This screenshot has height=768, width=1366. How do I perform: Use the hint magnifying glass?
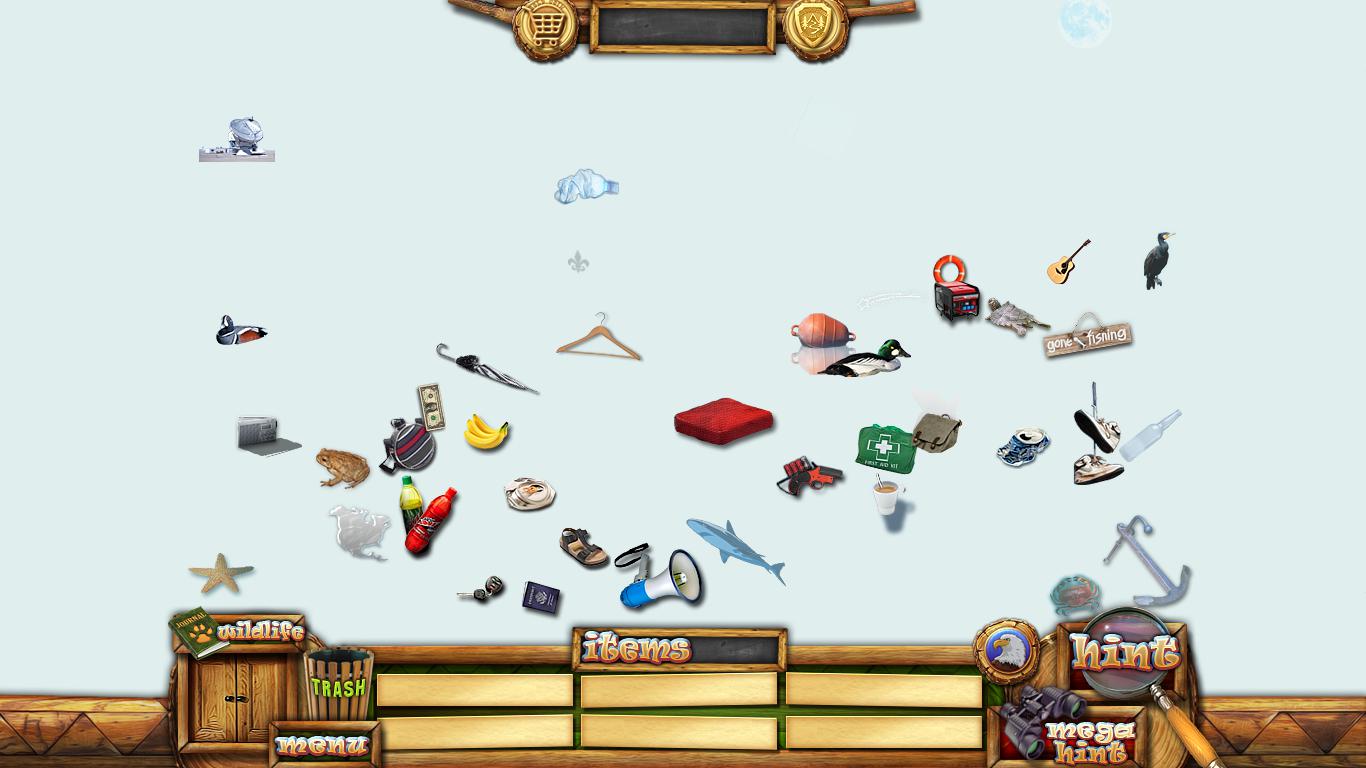[1125, 652]
